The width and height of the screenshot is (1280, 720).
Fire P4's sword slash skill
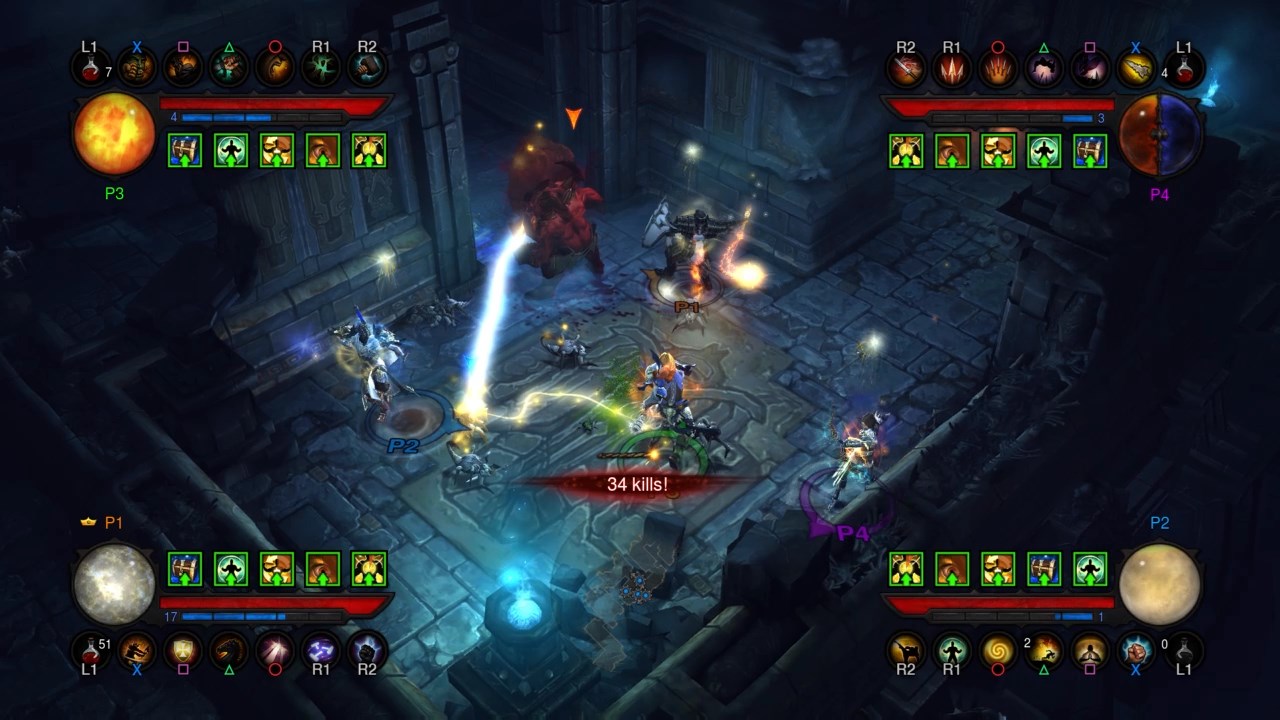tap(905, 69)
